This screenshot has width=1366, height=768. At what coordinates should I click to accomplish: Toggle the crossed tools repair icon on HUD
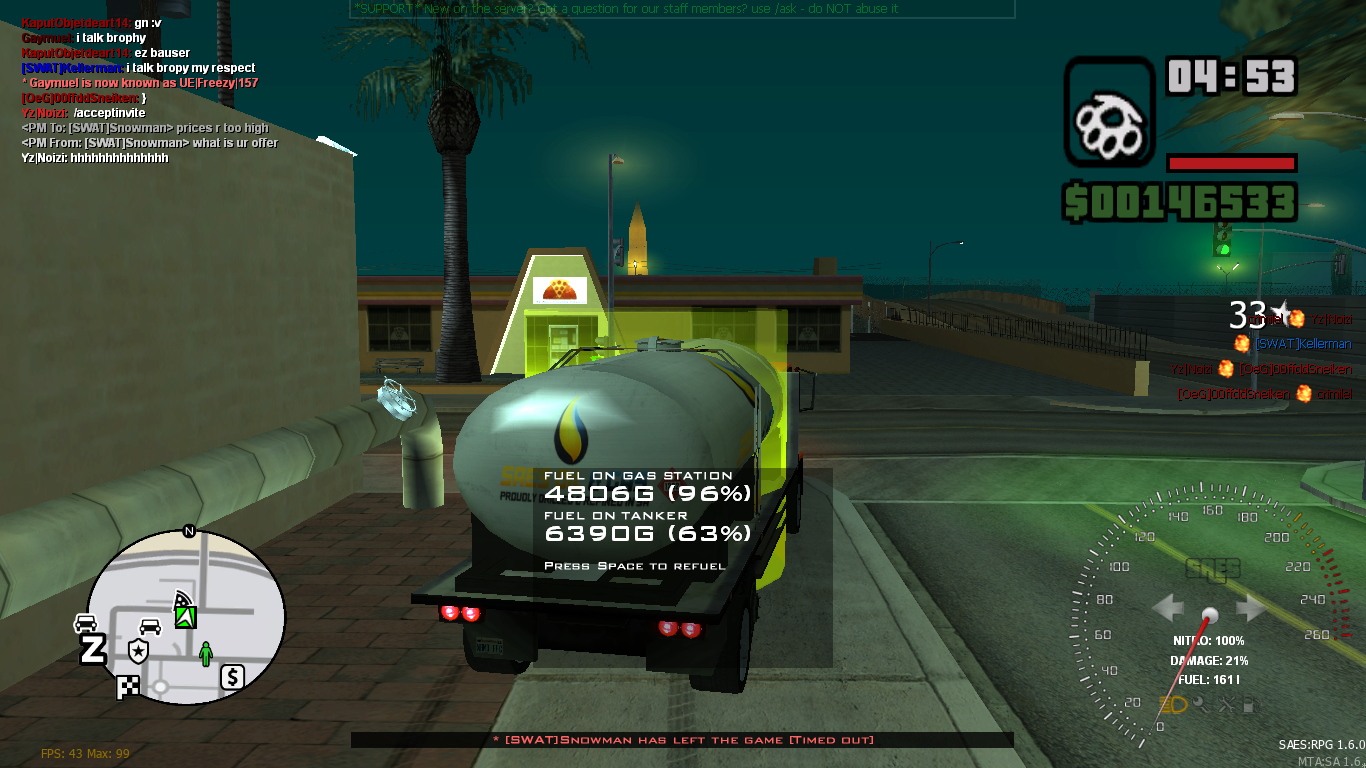click(1226, 703)
